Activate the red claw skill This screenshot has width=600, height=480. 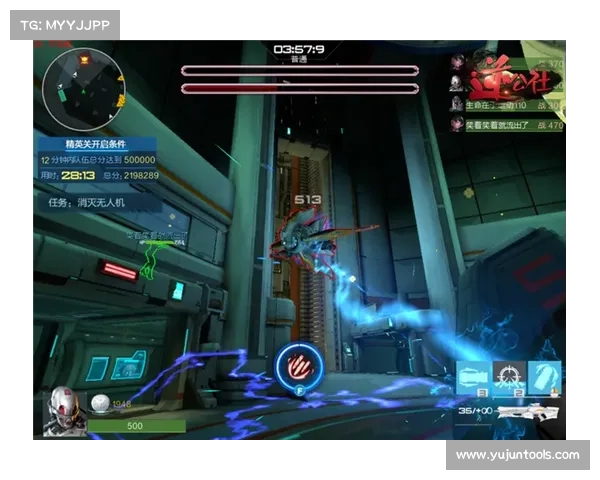click(x=299, y=364)
